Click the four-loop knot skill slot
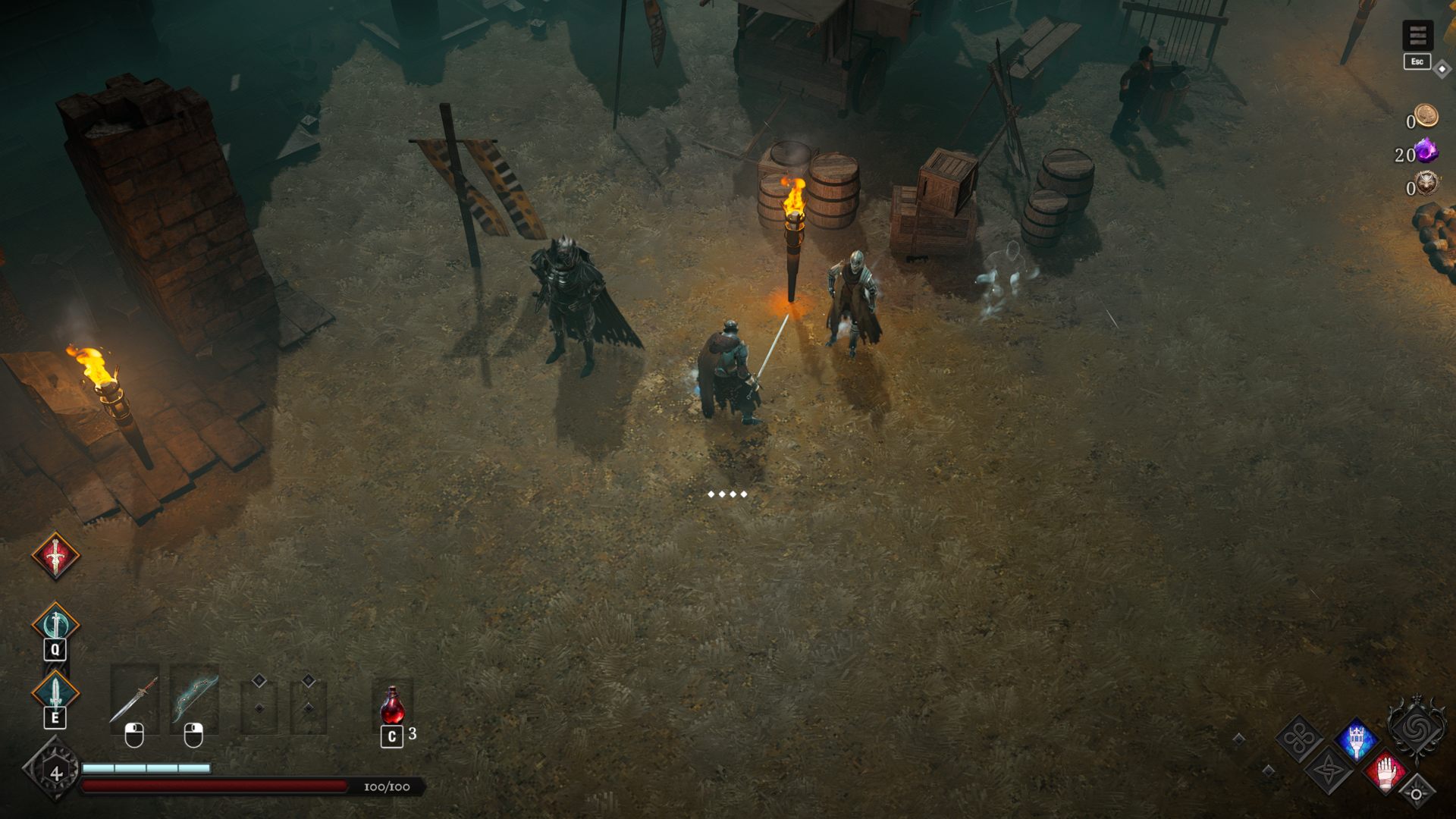 tap(1298, 738)
